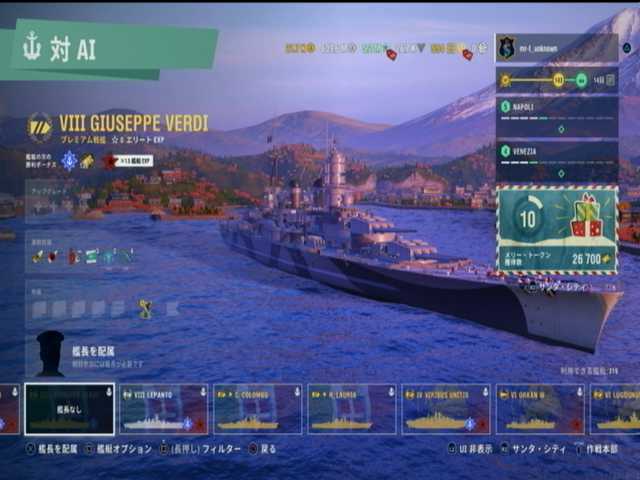640x480 pixels.
Task: Open the Venezia ship progress panel
Action: coord(556,161)
